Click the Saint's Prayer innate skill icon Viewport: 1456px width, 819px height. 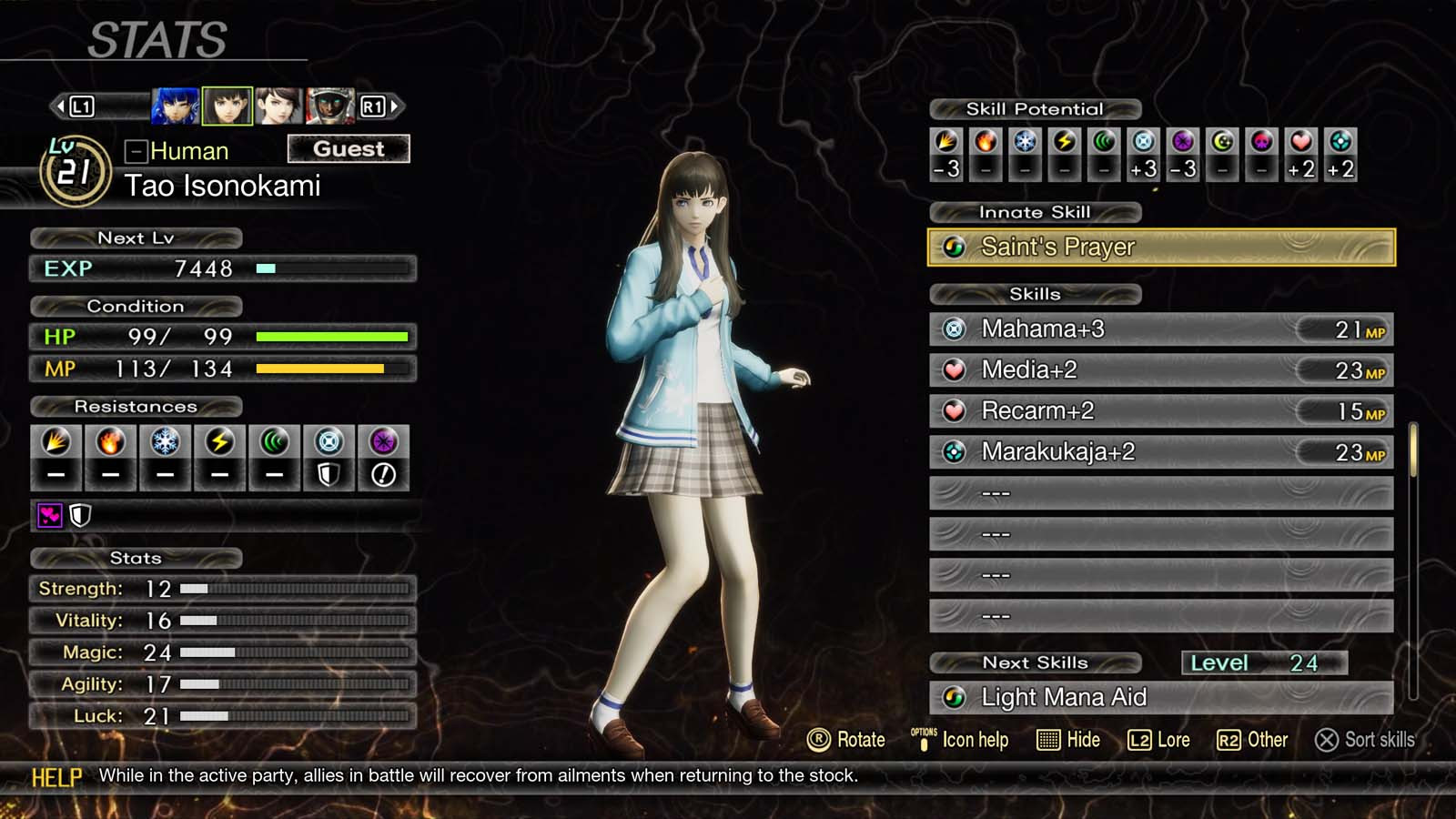[955, 247]
